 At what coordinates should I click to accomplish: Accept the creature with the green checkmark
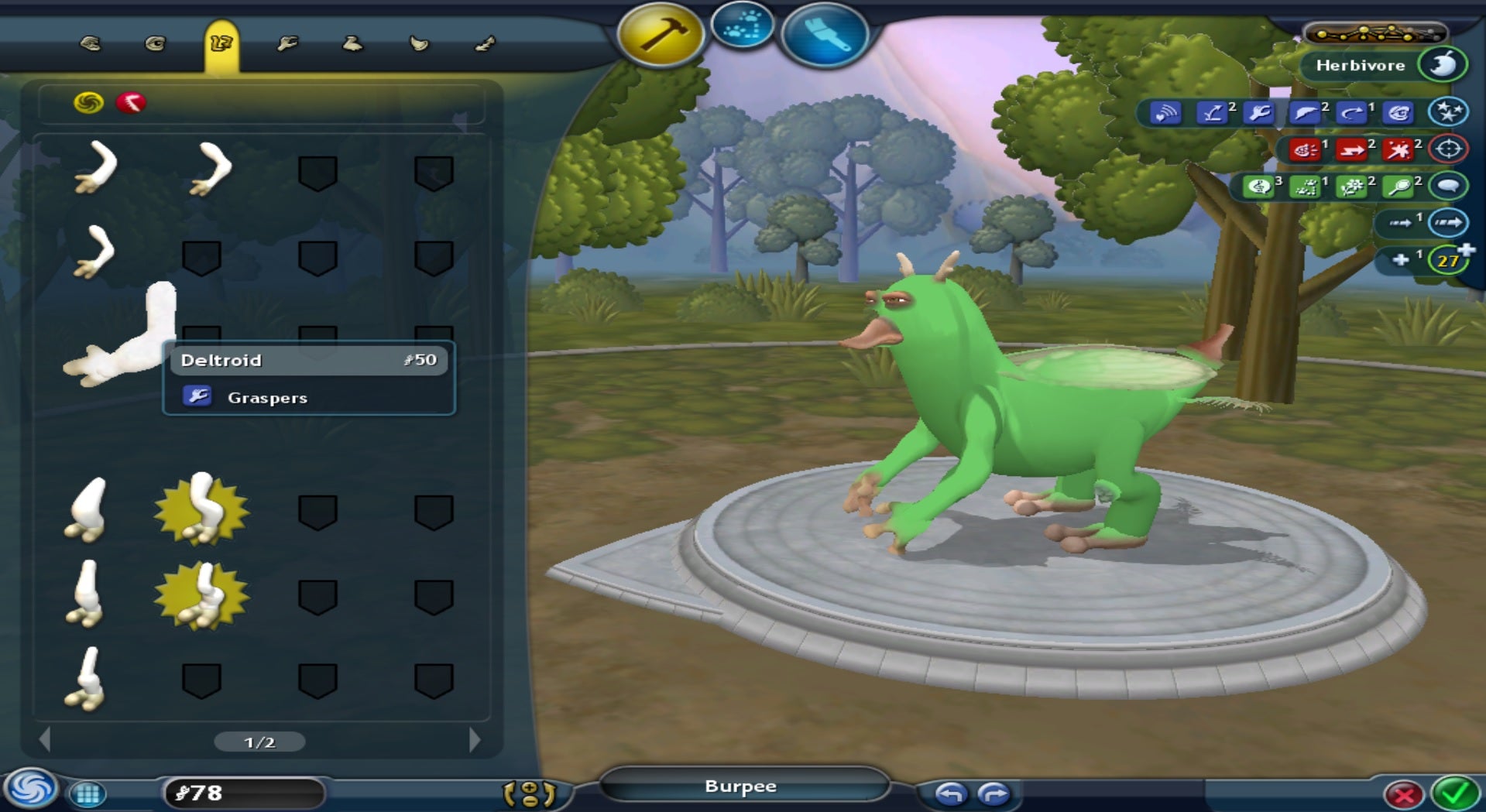pyautogui.click(x=1454, y=793)
